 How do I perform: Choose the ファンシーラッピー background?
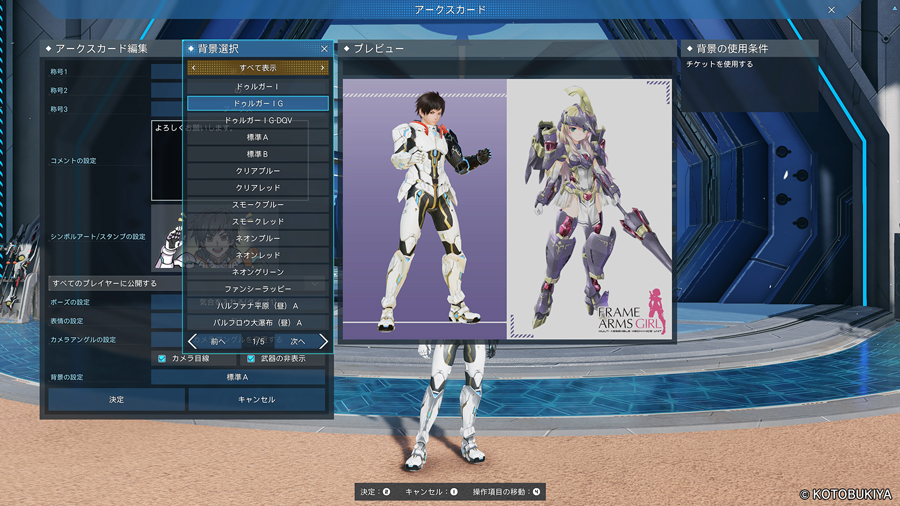tap(258, 289)
